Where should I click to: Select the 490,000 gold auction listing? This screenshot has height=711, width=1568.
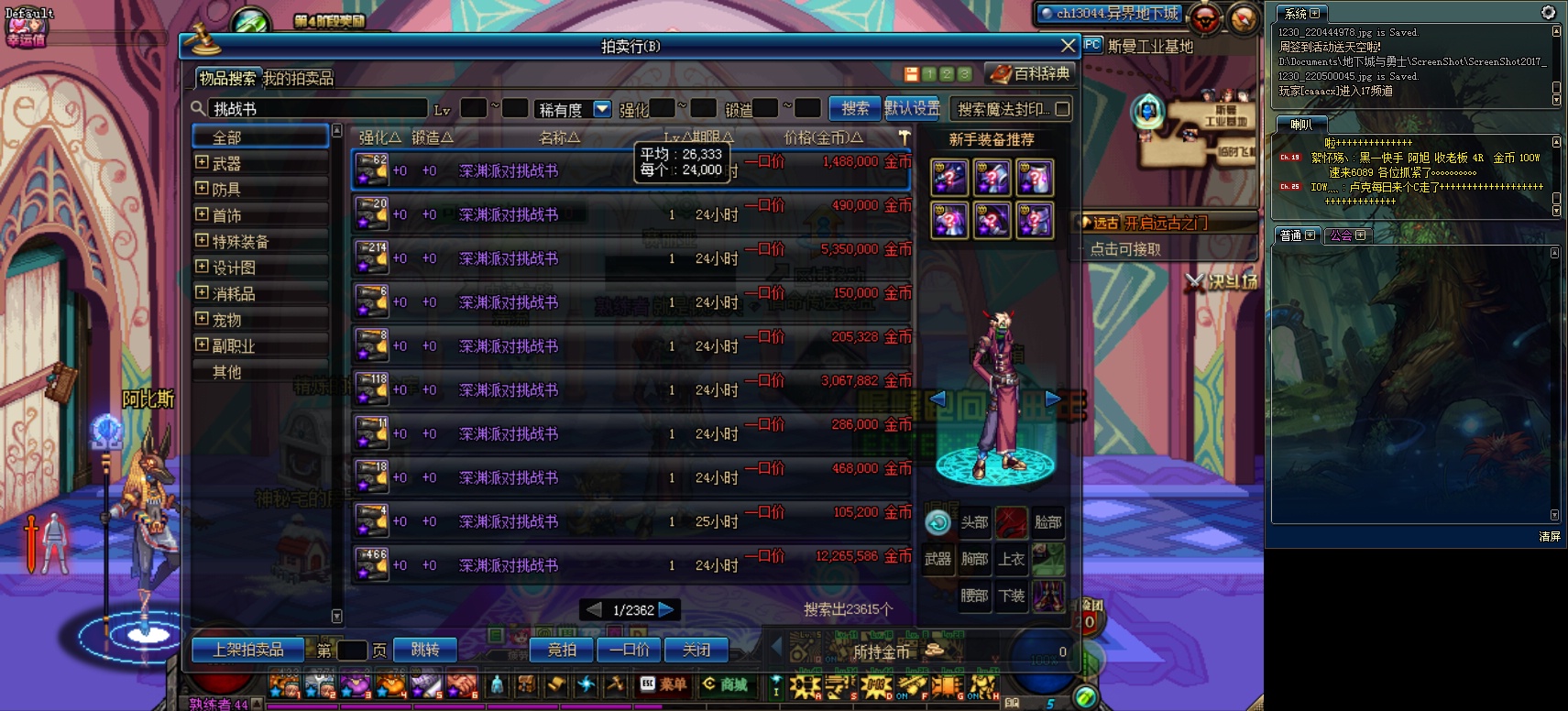(x=630, y=214)
